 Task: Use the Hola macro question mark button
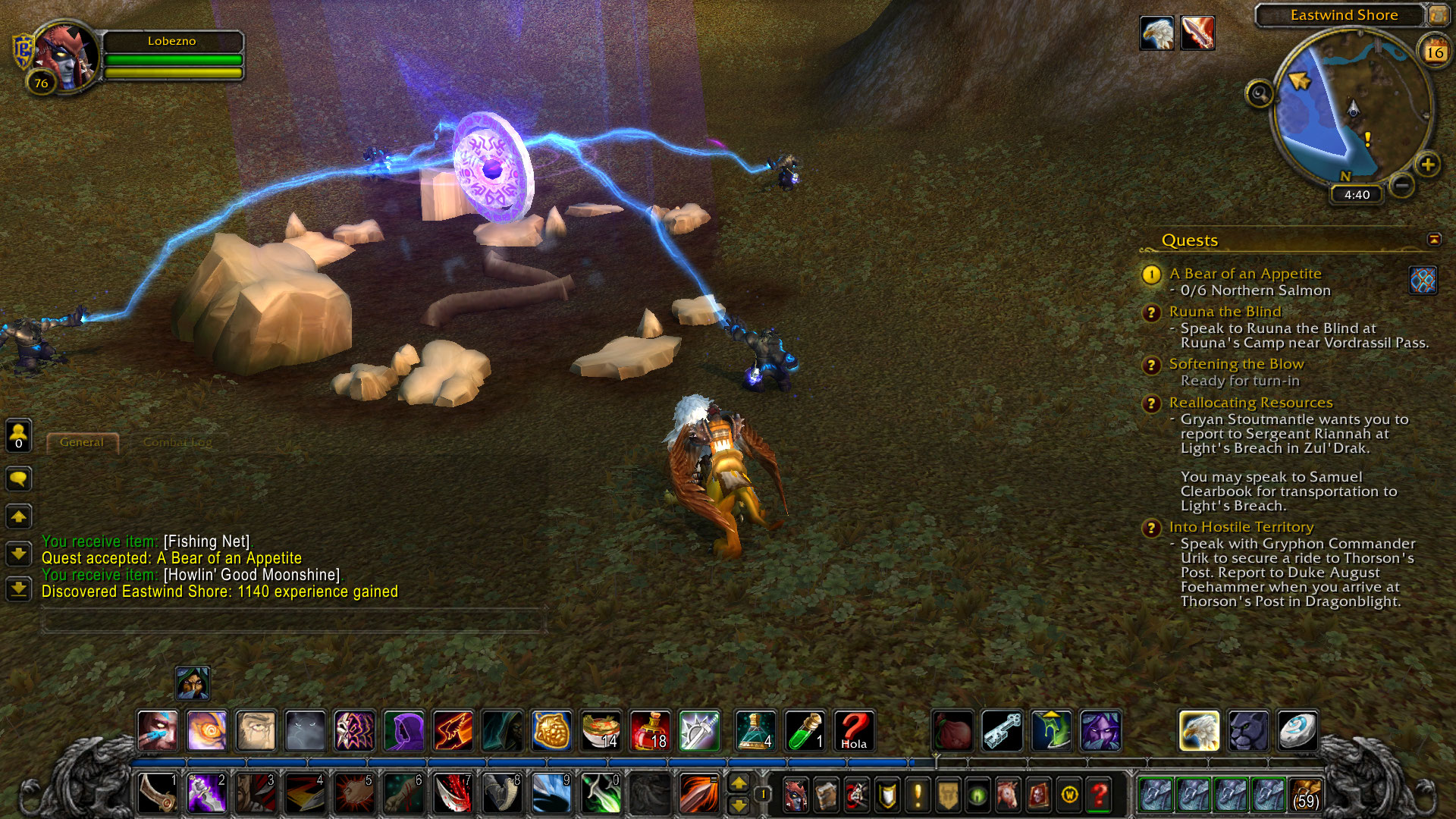pos(854,731)
